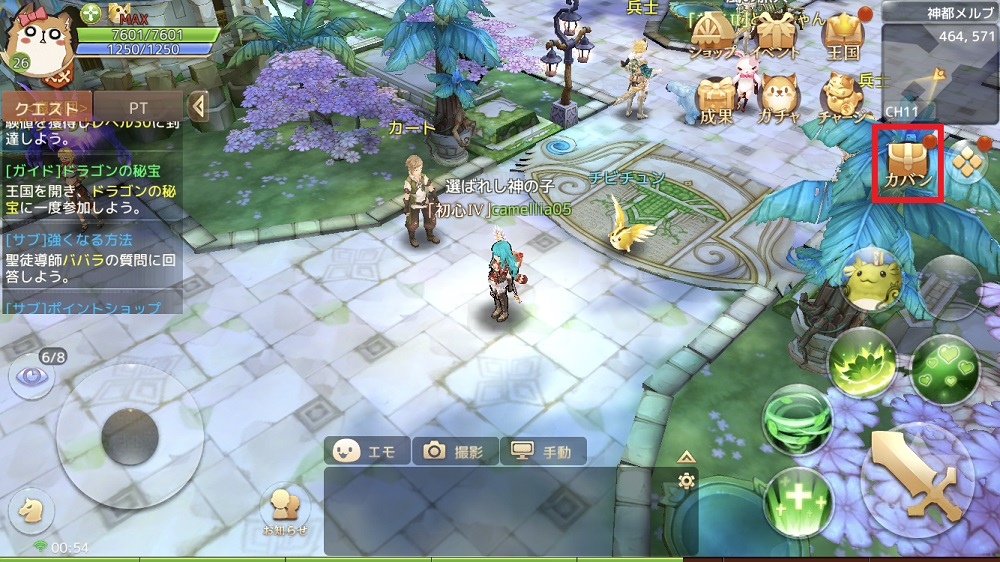Open the 王国 kingdom menu
Viewport: 1000px width, 562px height.
[x=843, y=36]
